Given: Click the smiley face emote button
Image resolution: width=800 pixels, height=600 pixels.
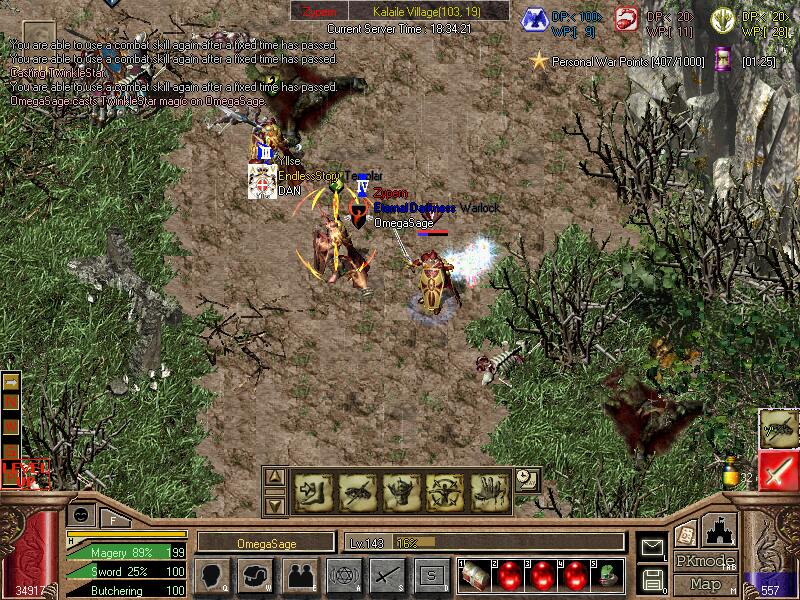Looking at the screenshot, I should point(80,513).
